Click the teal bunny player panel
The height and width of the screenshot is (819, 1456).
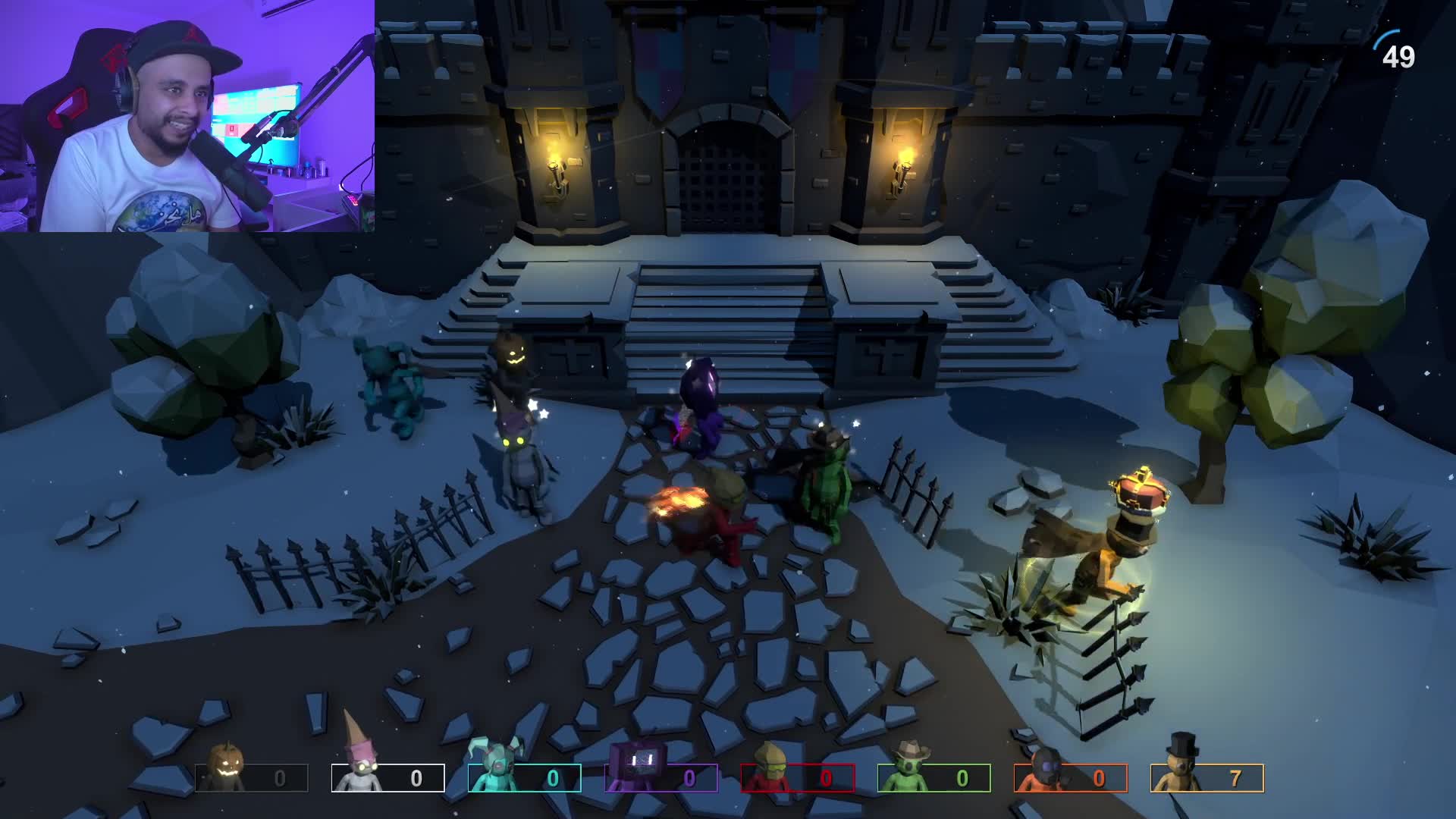[525, 777]
